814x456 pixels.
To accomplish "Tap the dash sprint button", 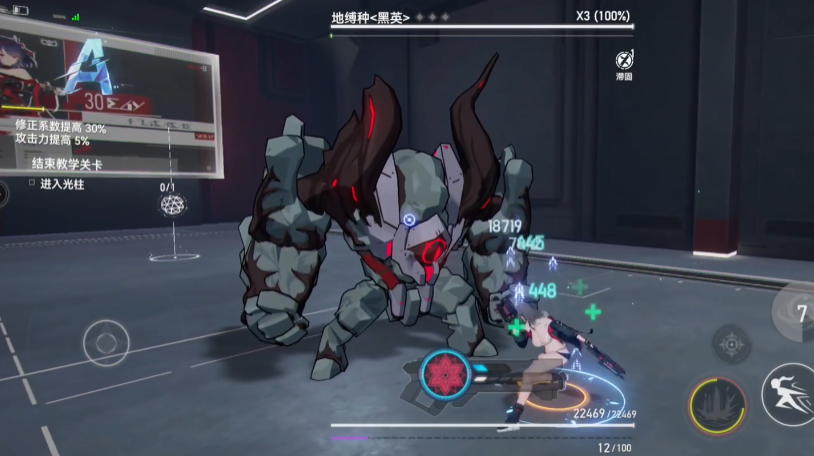I will (788, 394).
